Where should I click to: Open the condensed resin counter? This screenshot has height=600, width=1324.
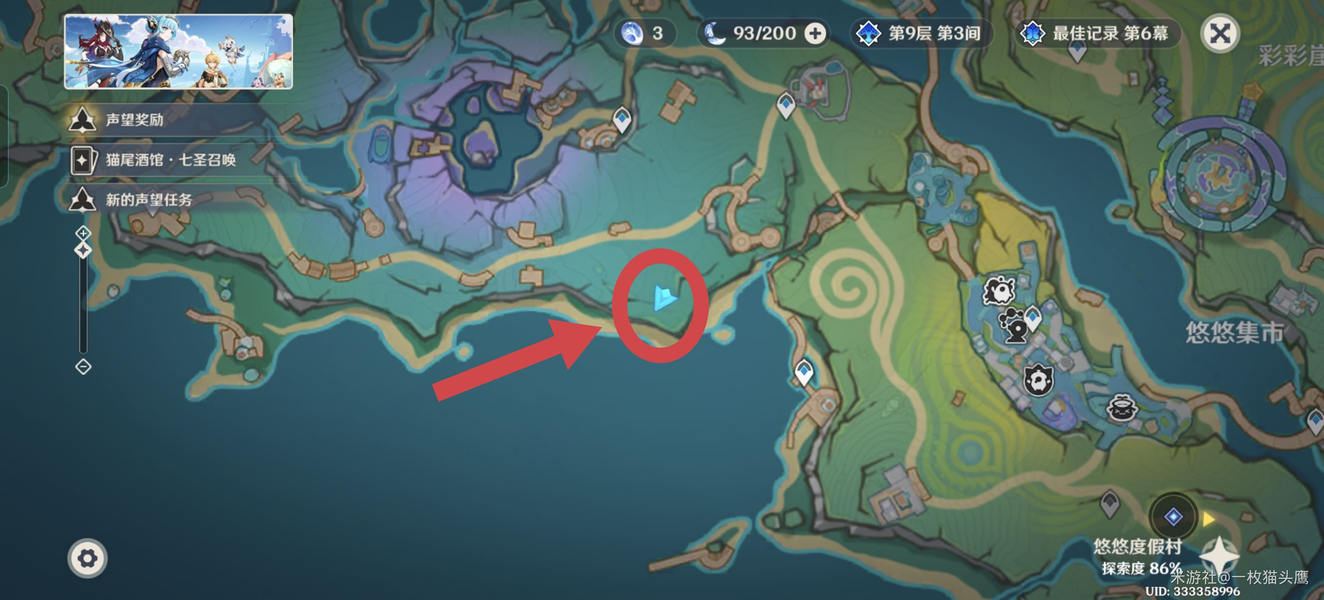pos(644,33)
